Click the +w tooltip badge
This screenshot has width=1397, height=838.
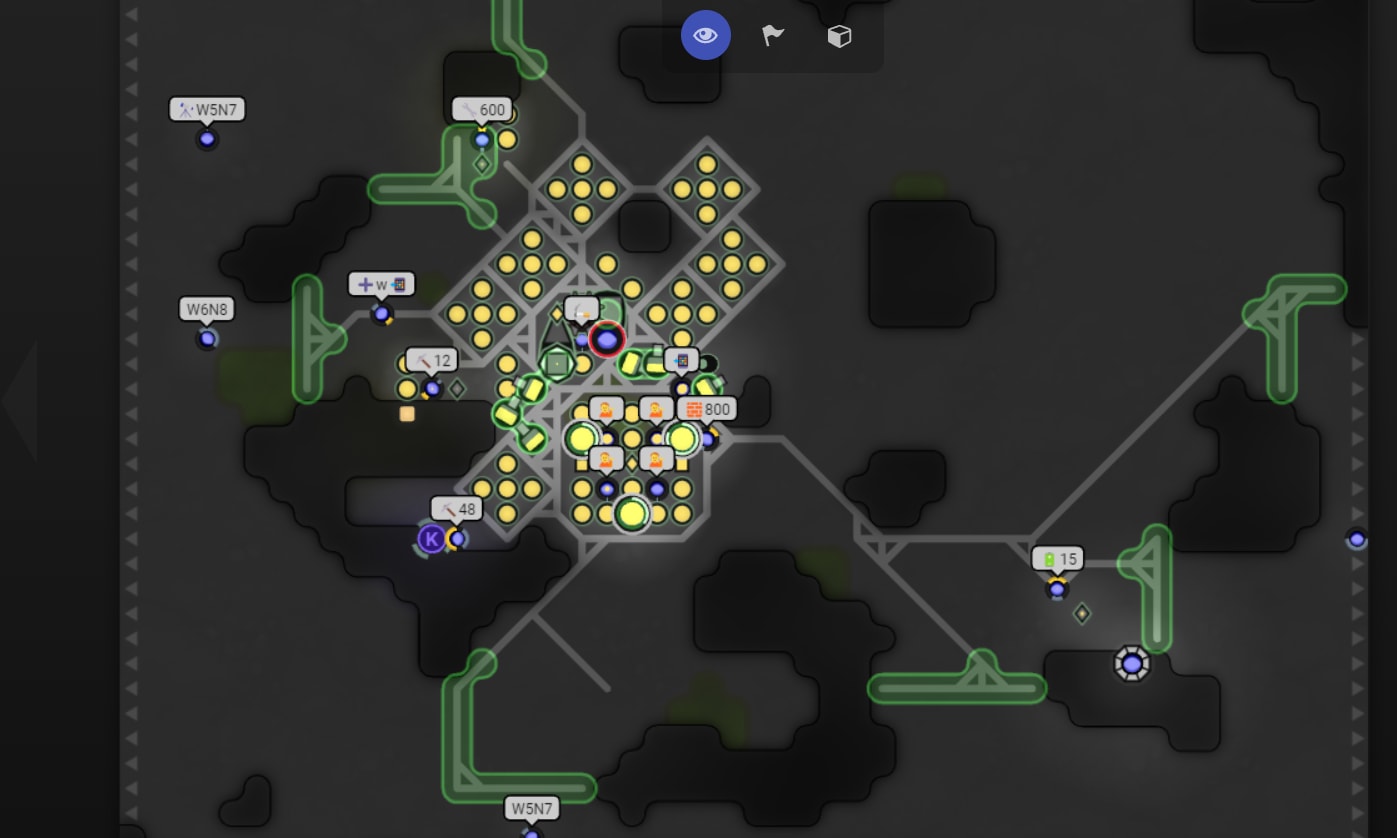(380, 284)
